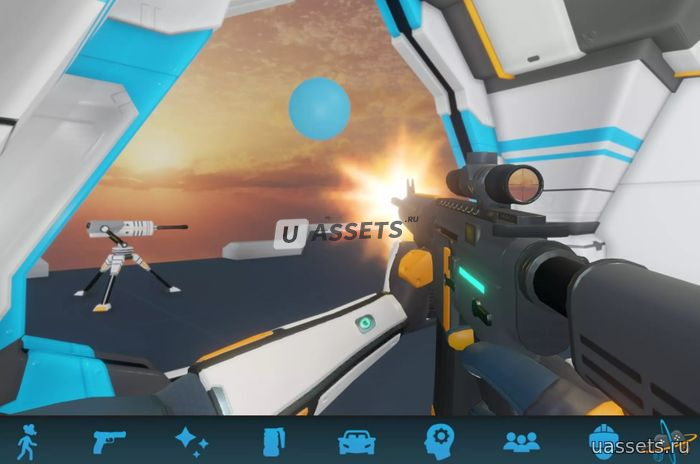
Task: Select the grenade icon
Action: click(273, 440)
